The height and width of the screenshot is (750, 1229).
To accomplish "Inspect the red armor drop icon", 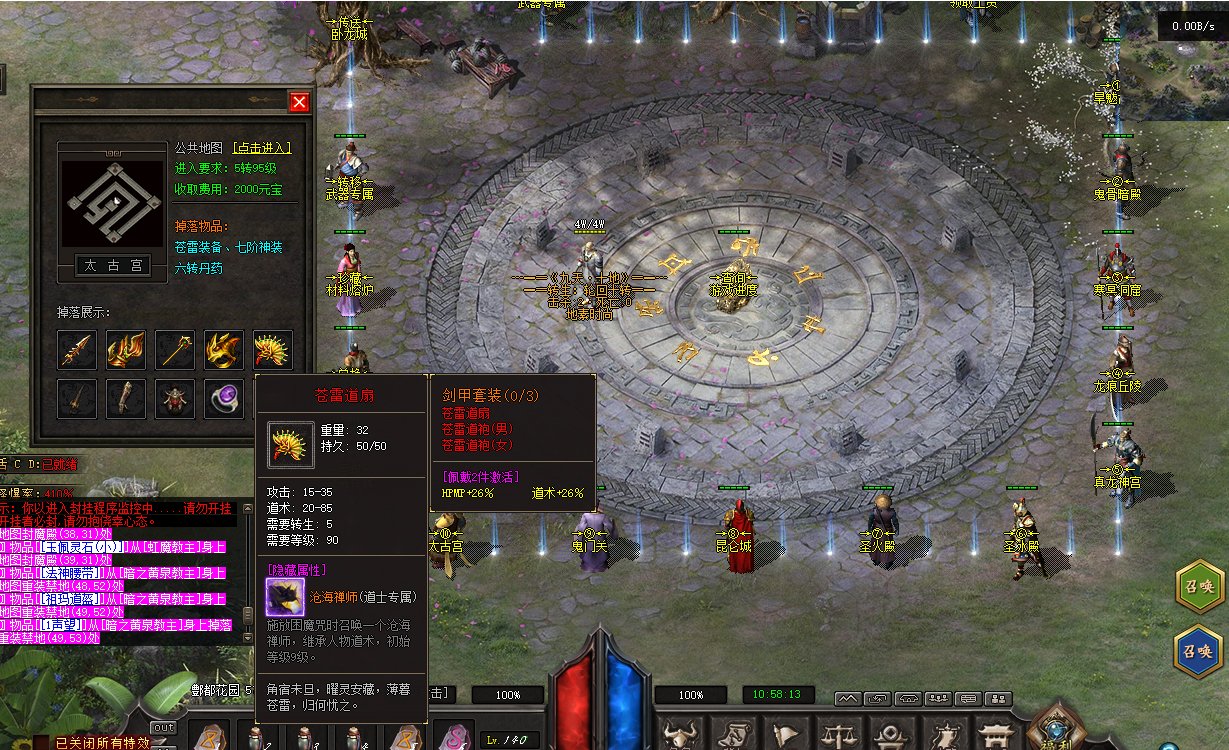I will point(175,399).
